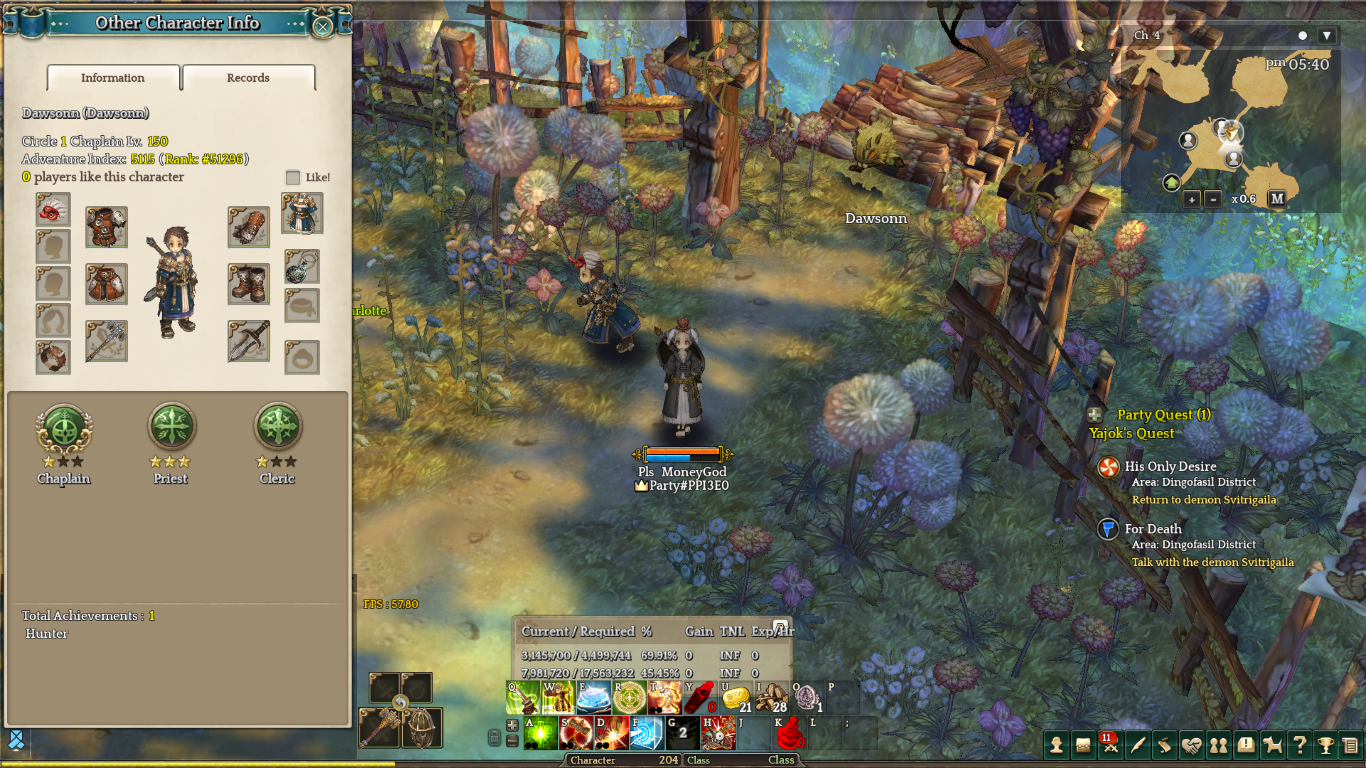
Task: Open the Information tab
Action: click(113, 78)
